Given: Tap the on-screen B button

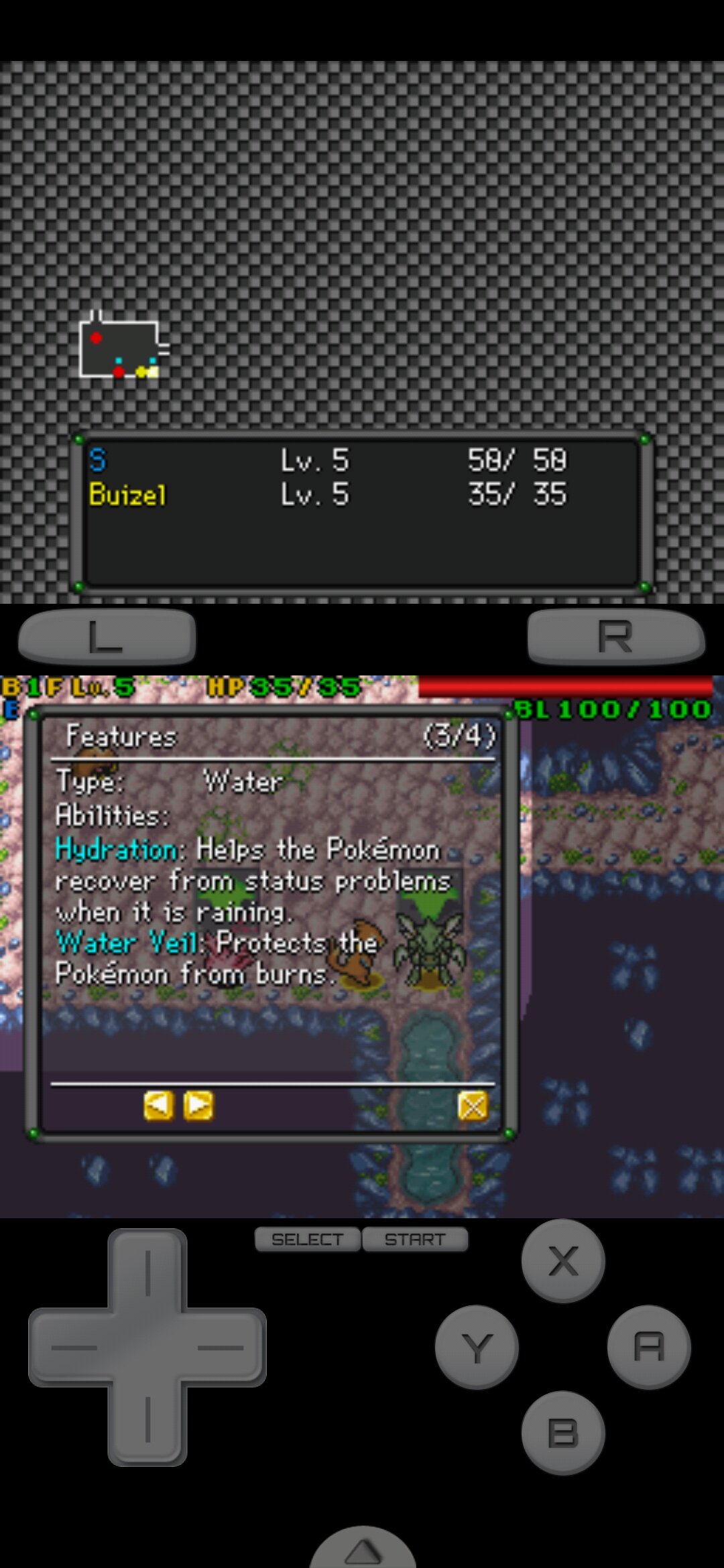Looking at the screenshot, I should pos(563,1433).
